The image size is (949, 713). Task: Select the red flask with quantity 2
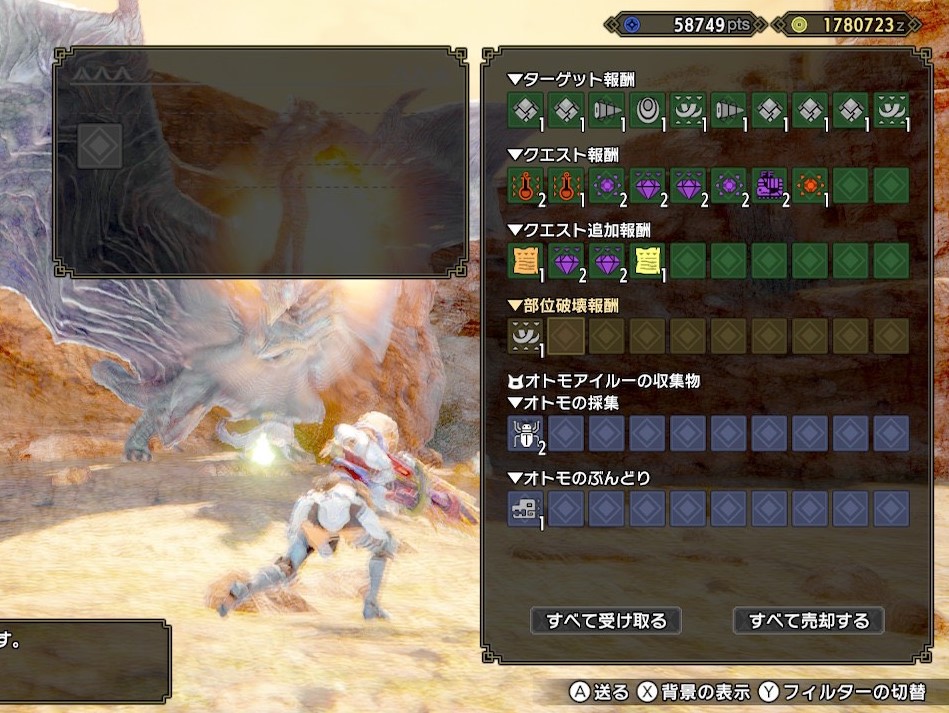tap(526, 185)
